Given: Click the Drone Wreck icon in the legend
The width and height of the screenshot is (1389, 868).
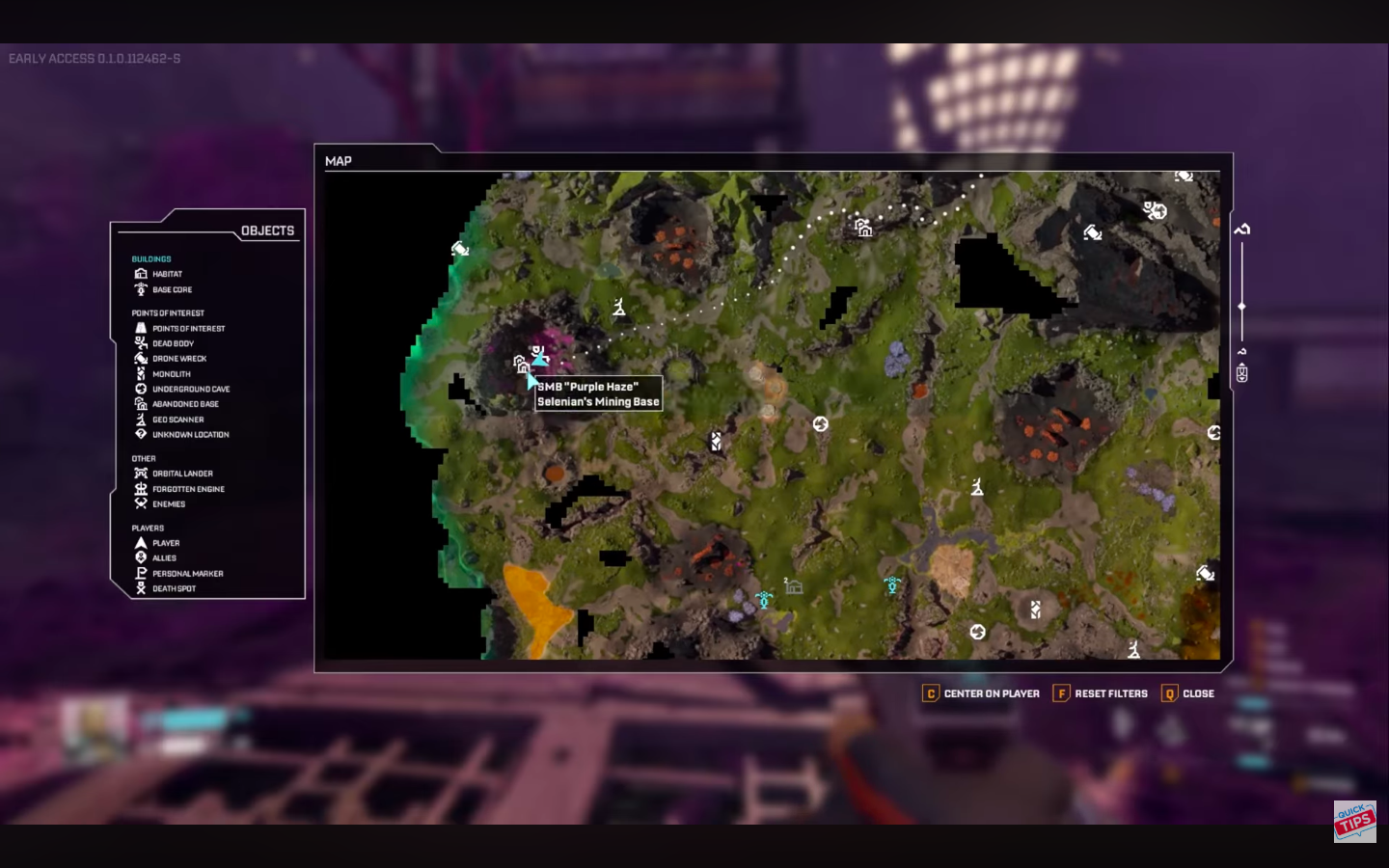Looking at the screenshot, I should pos(141,358).
